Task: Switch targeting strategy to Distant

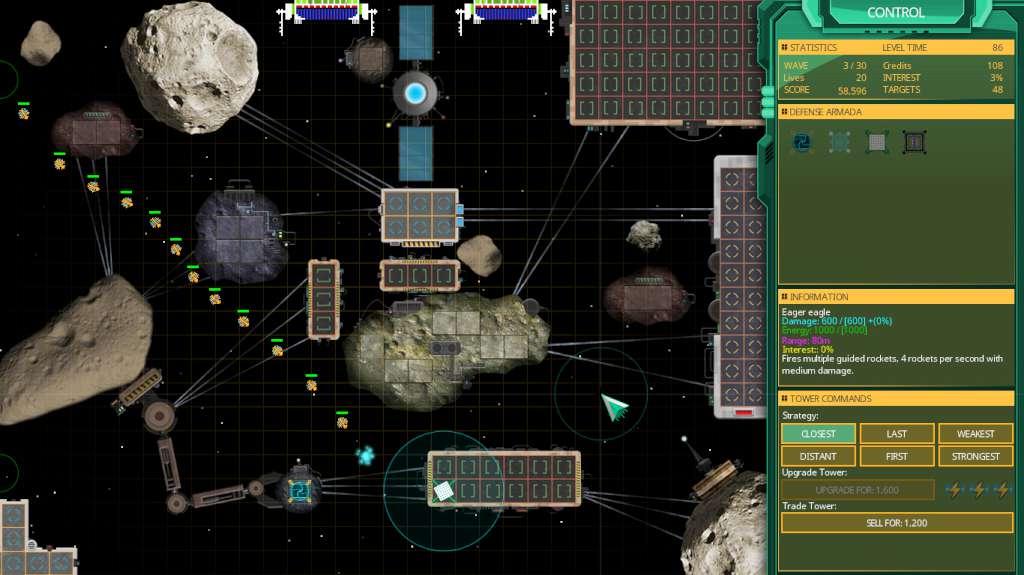Action: click(818, 456)
